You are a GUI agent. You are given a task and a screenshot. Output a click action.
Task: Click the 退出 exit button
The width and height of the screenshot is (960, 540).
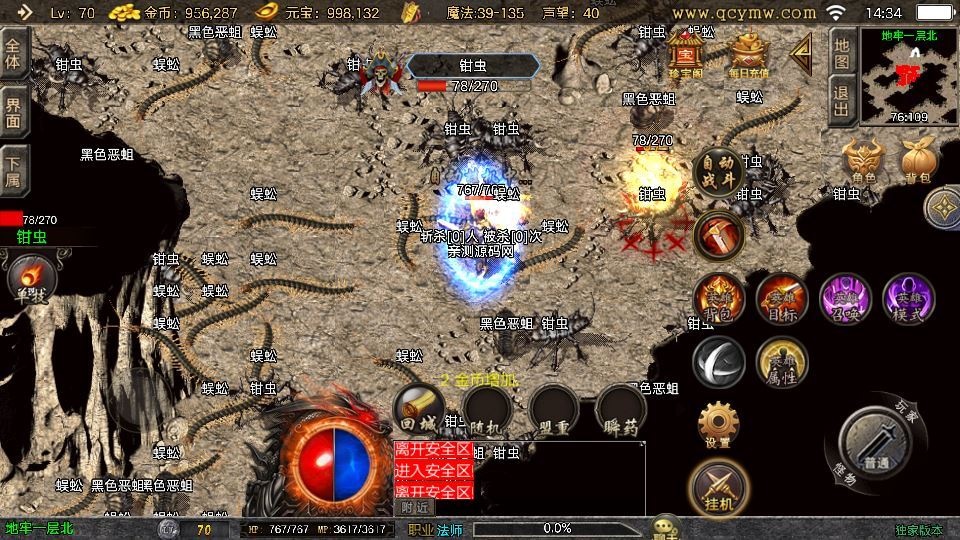[x=842, y=102]
